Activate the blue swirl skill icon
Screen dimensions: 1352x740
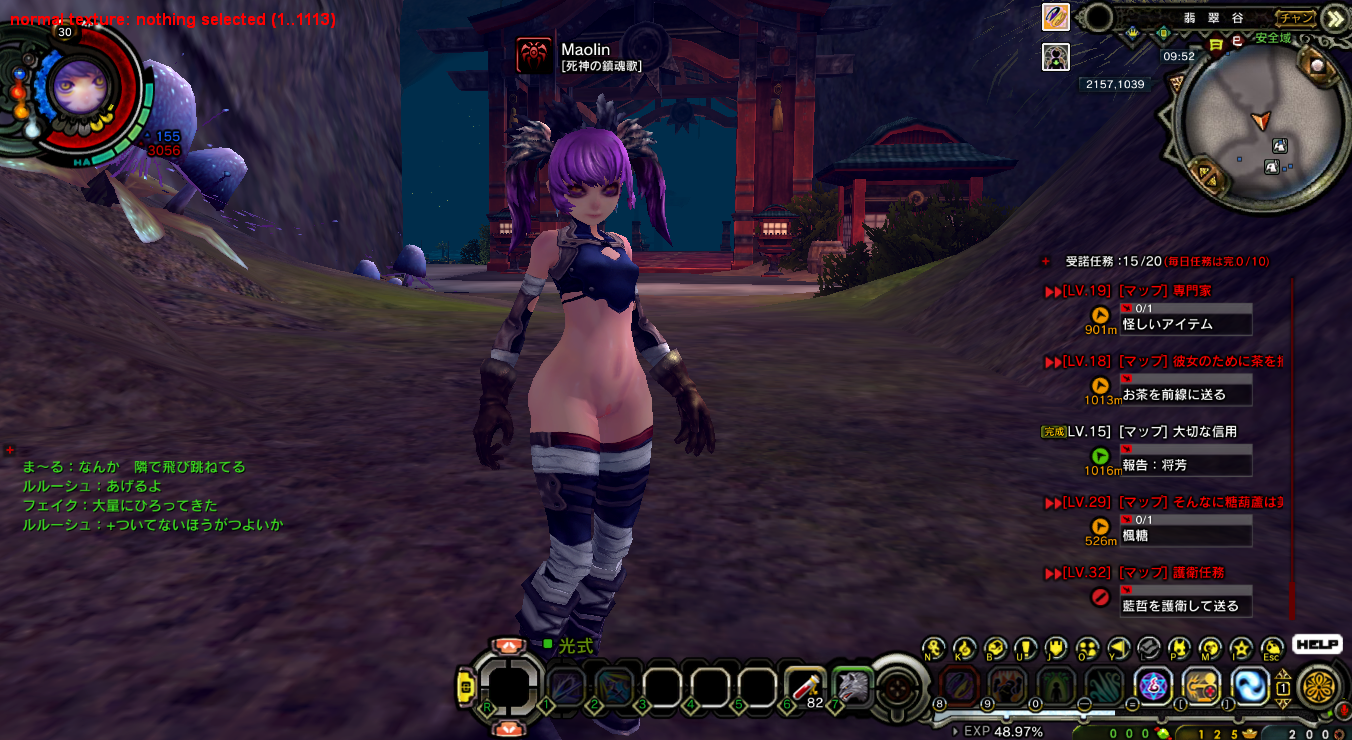click(x=1249, y=686)
